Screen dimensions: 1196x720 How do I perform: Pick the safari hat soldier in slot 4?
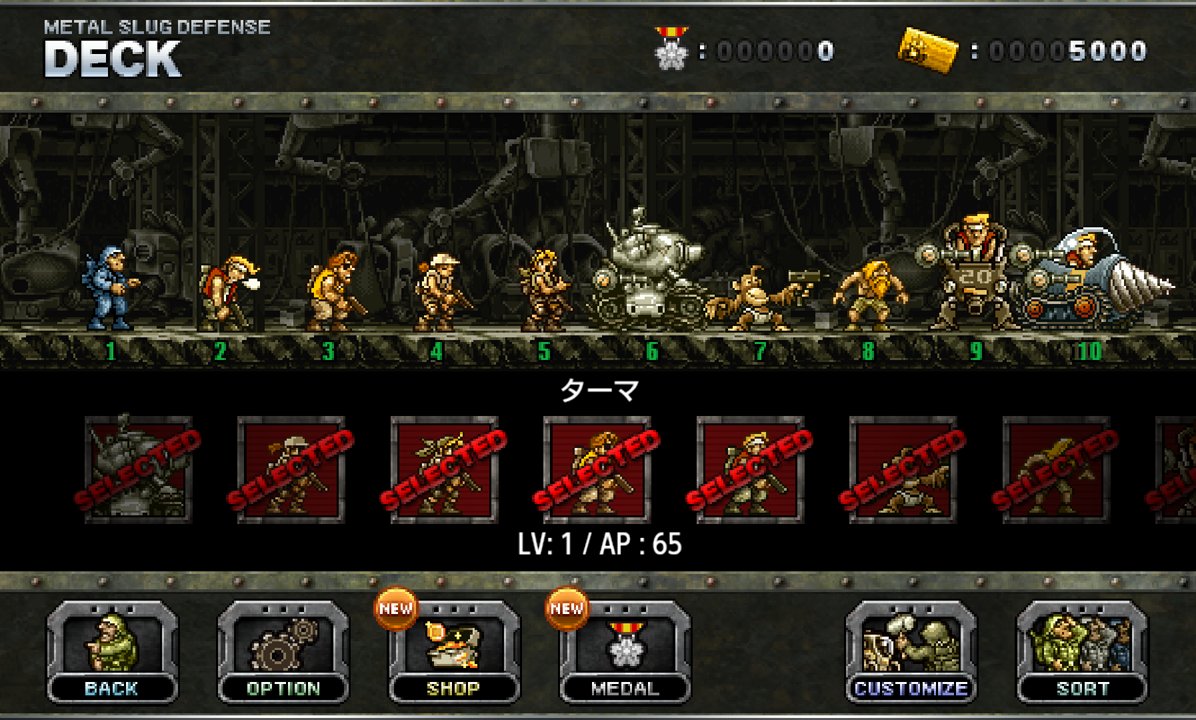click(438, 292)
